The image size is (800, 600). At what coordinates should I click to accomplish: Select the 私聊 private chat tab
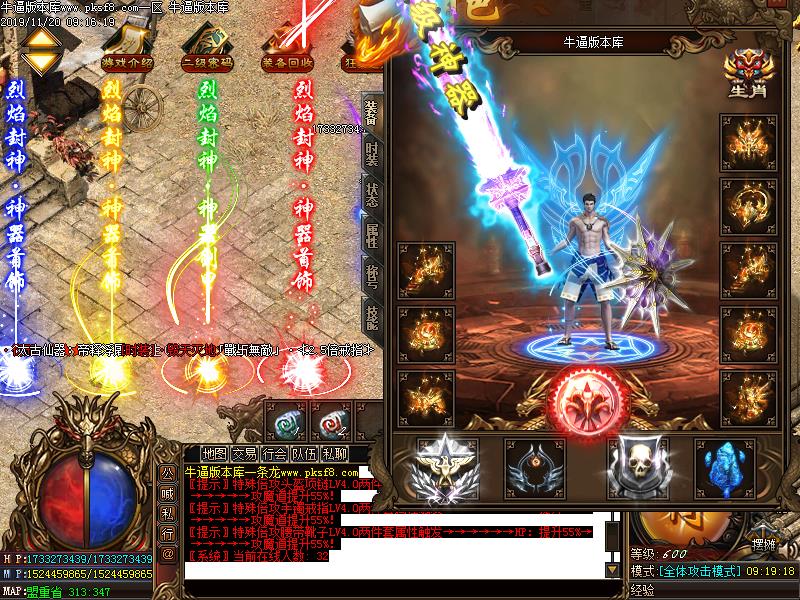pyautogui.click(x=337, y=453)
